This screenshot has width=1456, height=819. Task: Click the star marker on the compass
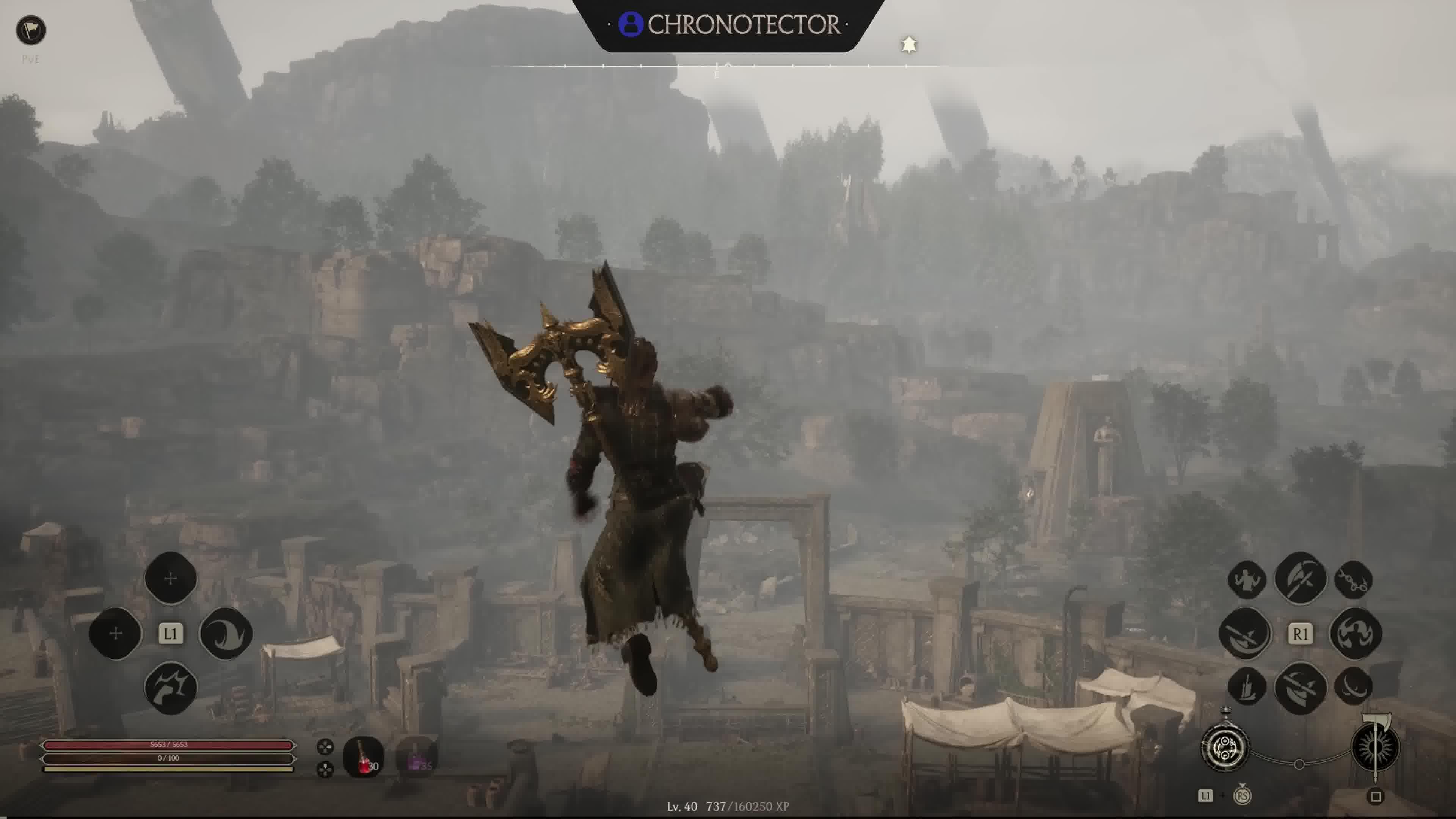tap(909, 45)
